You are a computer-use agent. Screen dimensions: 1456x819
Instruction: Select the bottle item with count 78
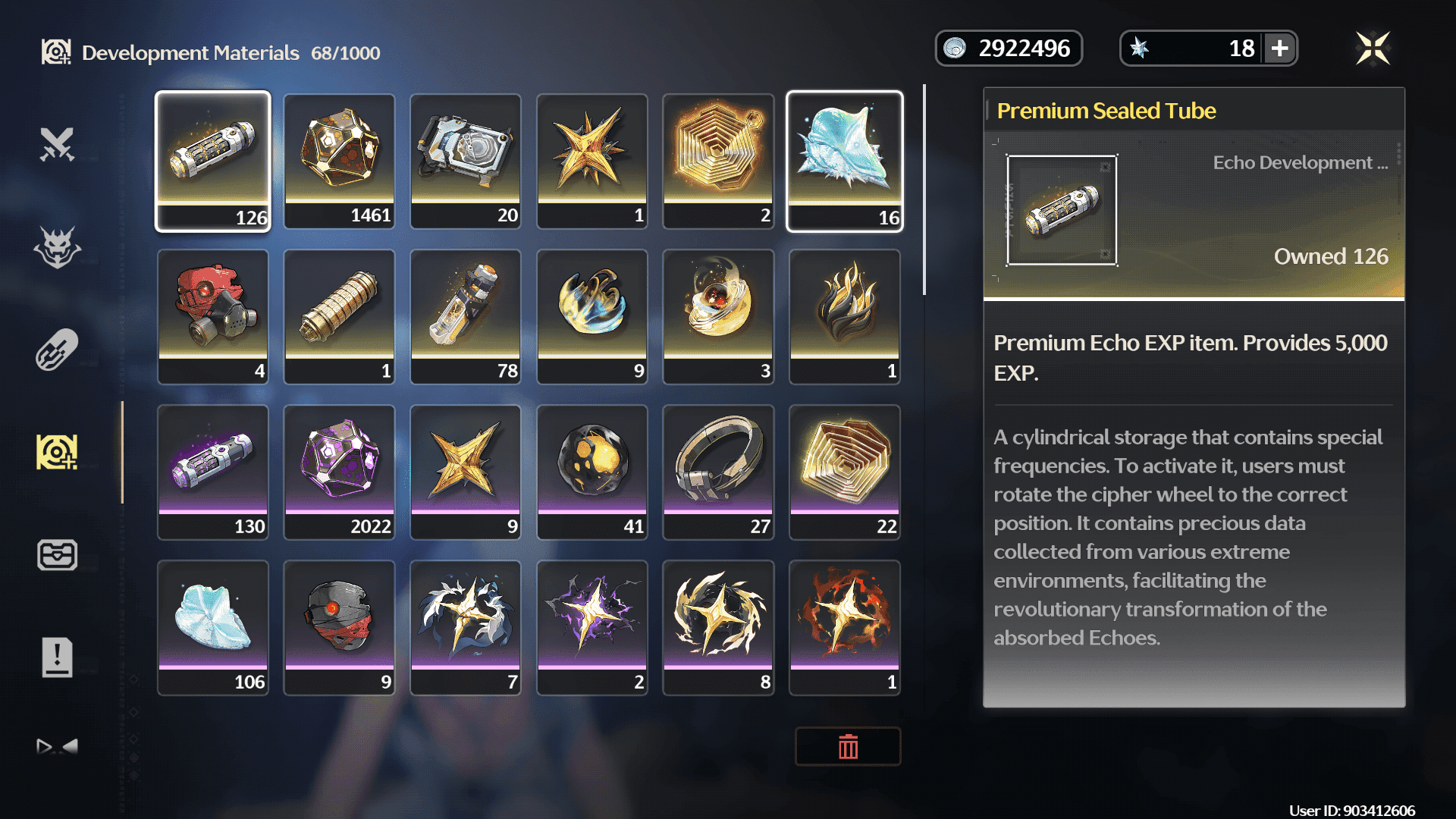466,316
